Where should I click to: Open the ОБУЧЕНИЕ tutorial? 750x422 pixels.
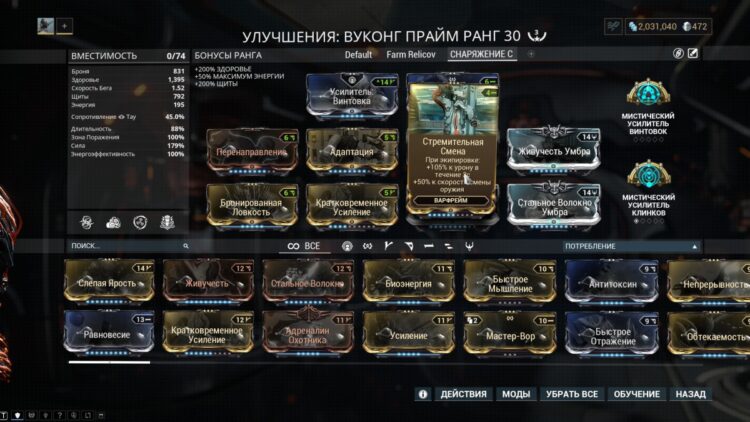pos(635,394)
